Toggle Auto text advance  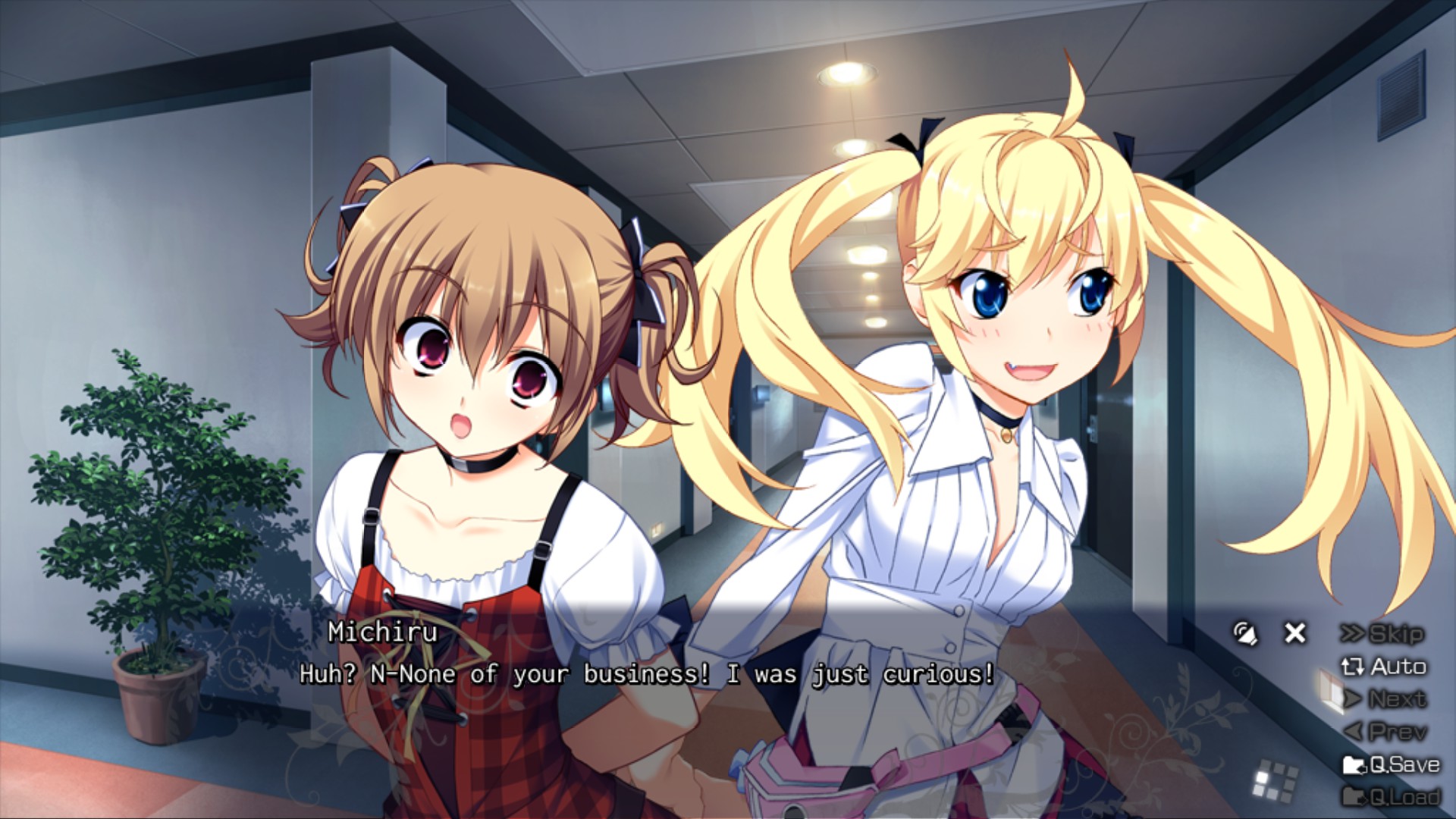click(1385, 667)
